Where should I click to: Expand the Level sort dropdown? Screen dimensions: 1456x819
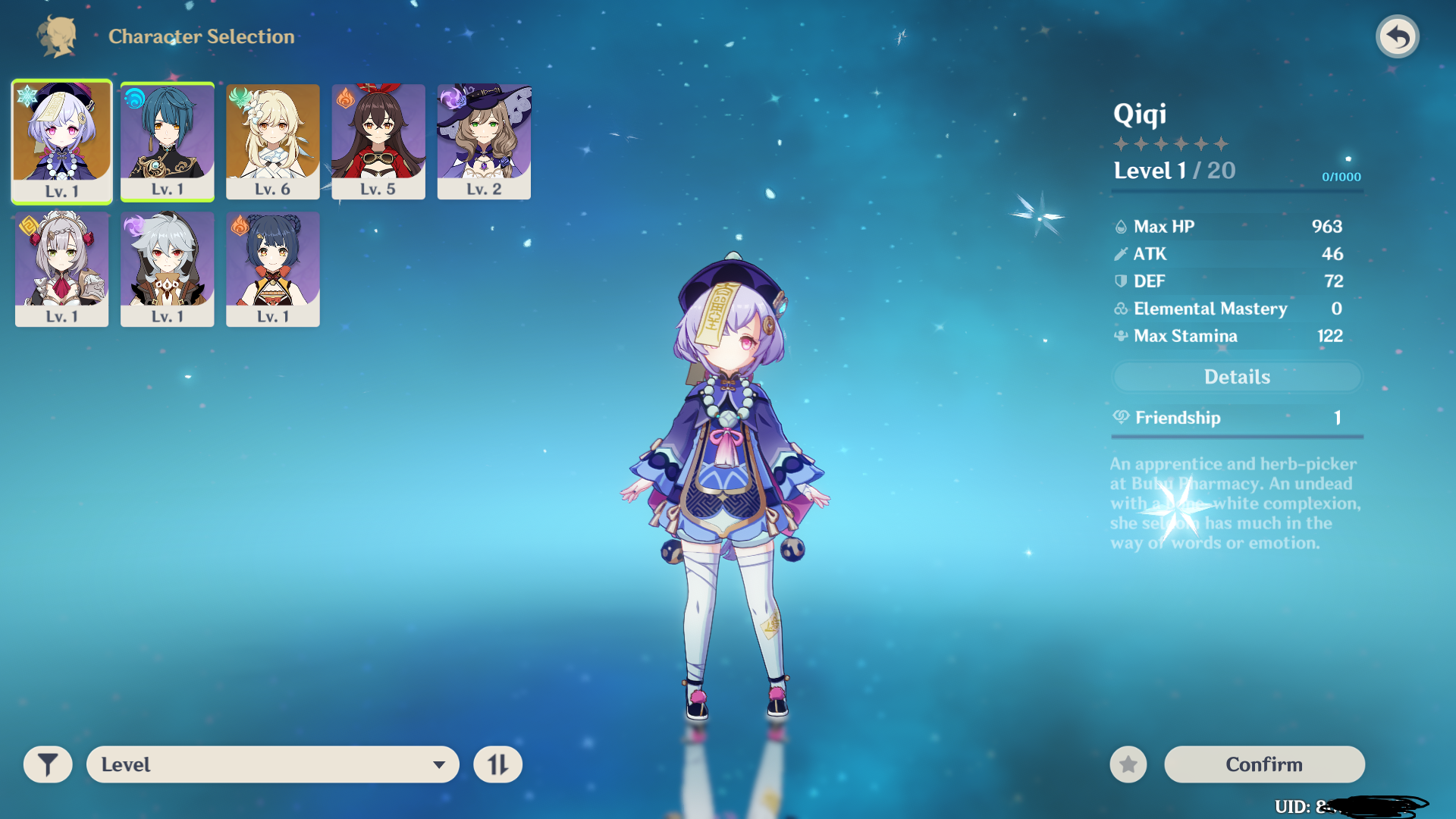click(272, 764)
